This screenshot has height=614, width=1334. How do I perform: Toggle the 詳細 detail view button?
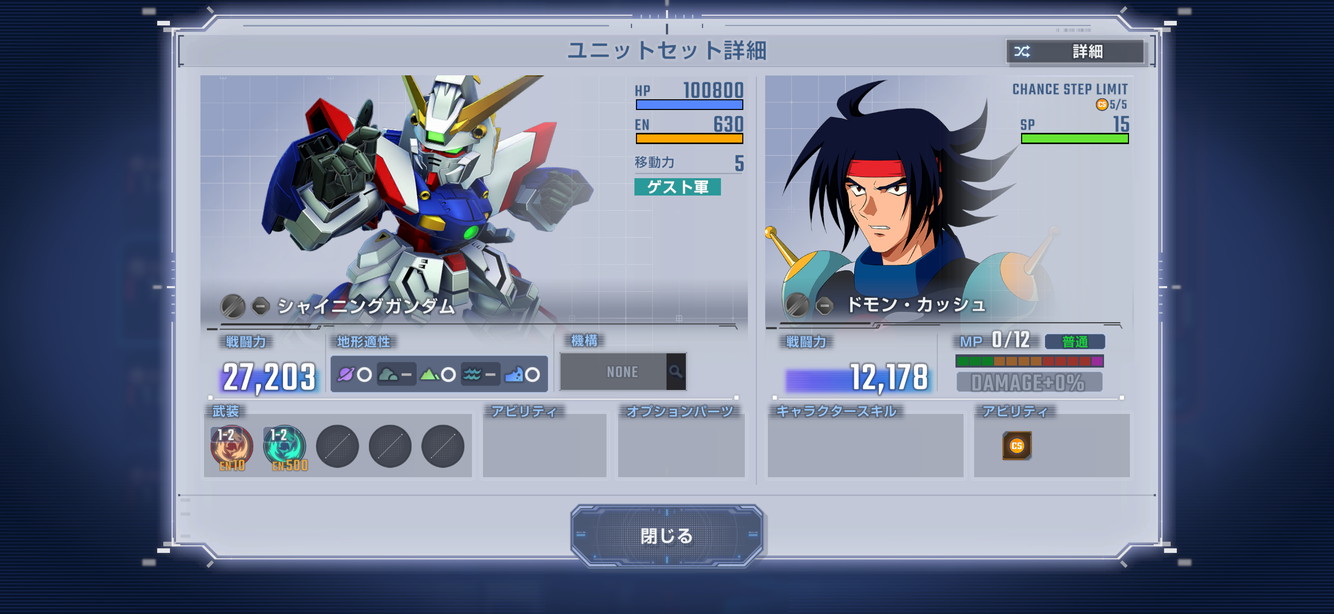[x=1074, y=52]
